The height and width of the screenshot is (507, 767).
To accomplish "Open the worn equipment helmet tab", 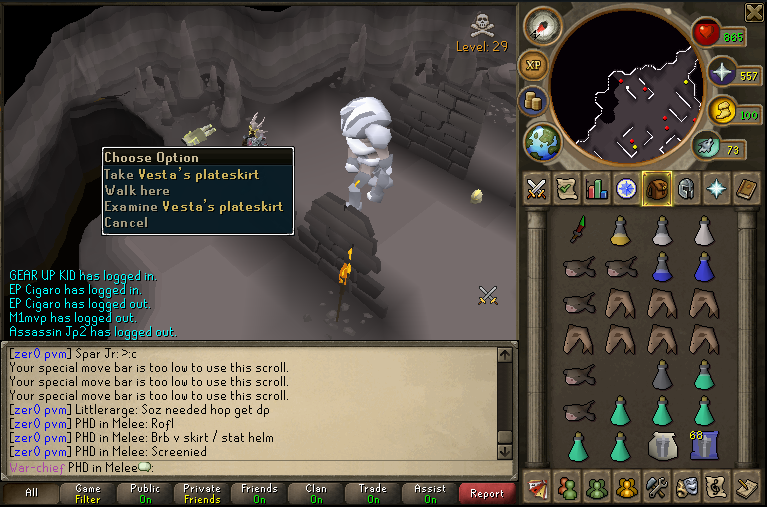I will (x=687, y=188).
